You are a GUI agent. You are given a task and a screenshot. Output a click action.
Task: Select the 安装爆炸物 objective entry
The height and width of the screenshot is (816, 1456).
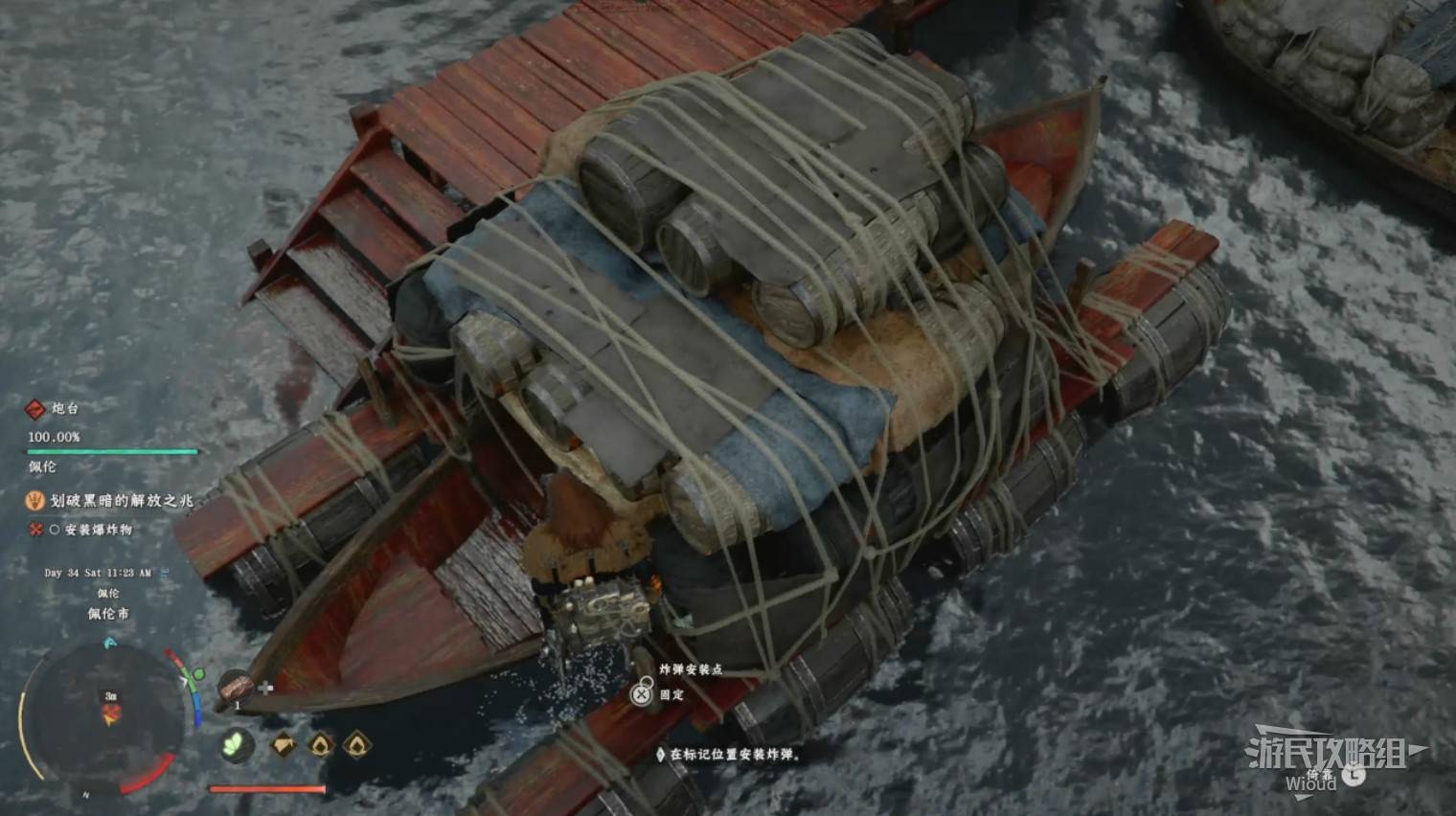pyautogui.click(x=98, y=530)
